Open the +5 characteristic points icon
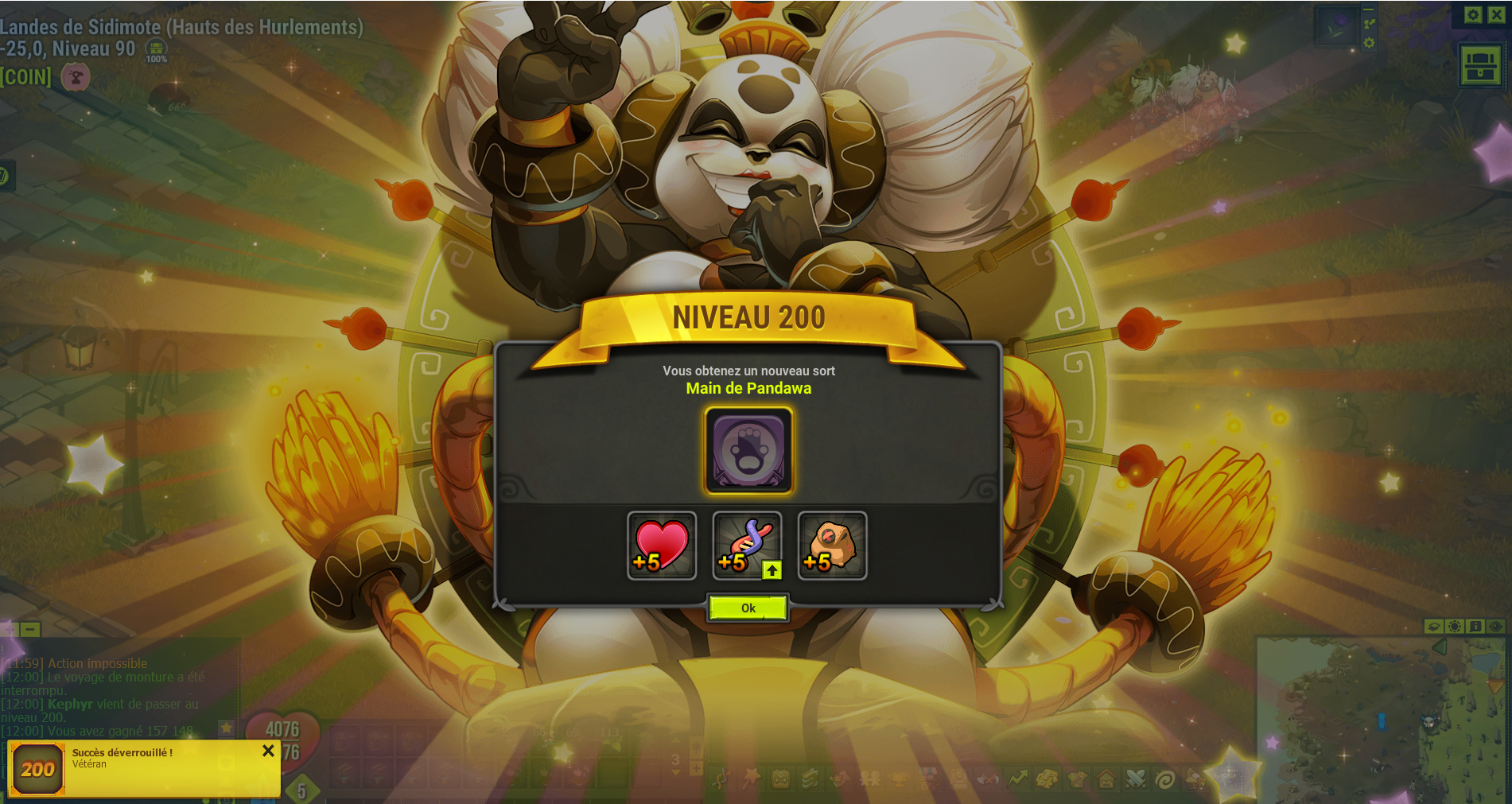This screenshot has width=1512, height=804. (745, 545)
